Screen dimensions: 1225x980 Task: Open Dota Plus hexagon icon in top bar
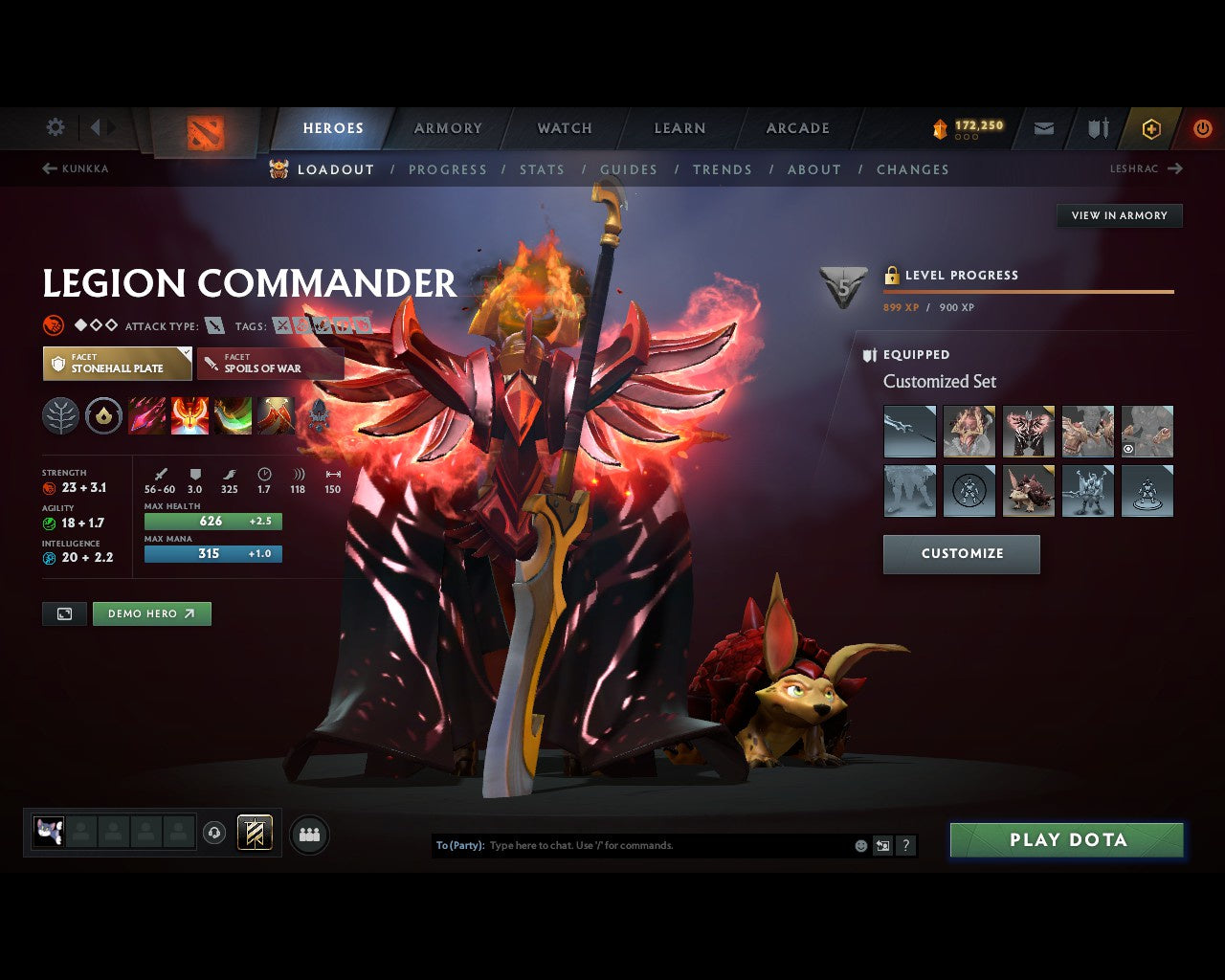(1151, 127)
